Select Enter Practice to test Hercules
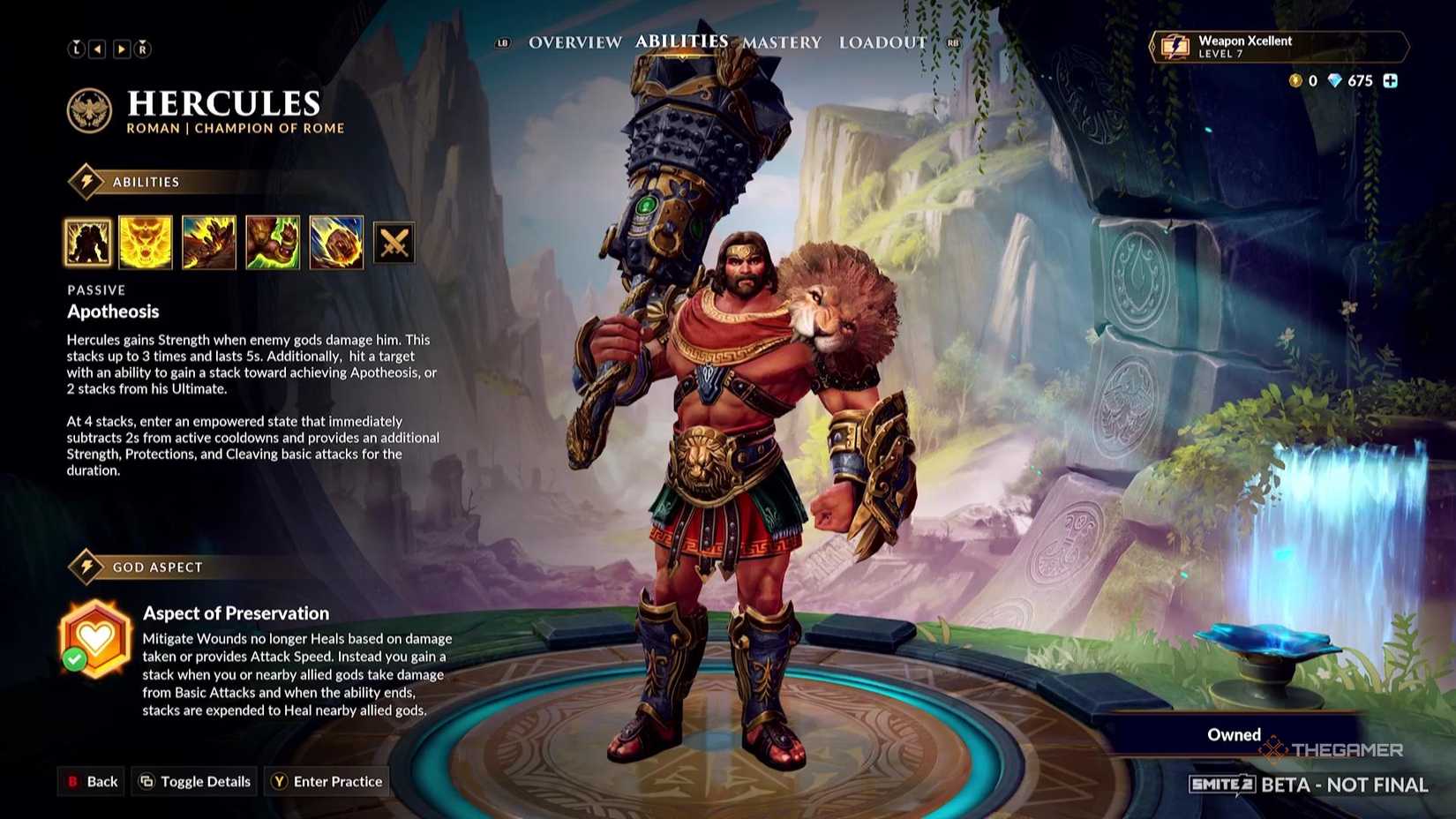Screen dimensions: 1456x819 click(x=326, y=781)
